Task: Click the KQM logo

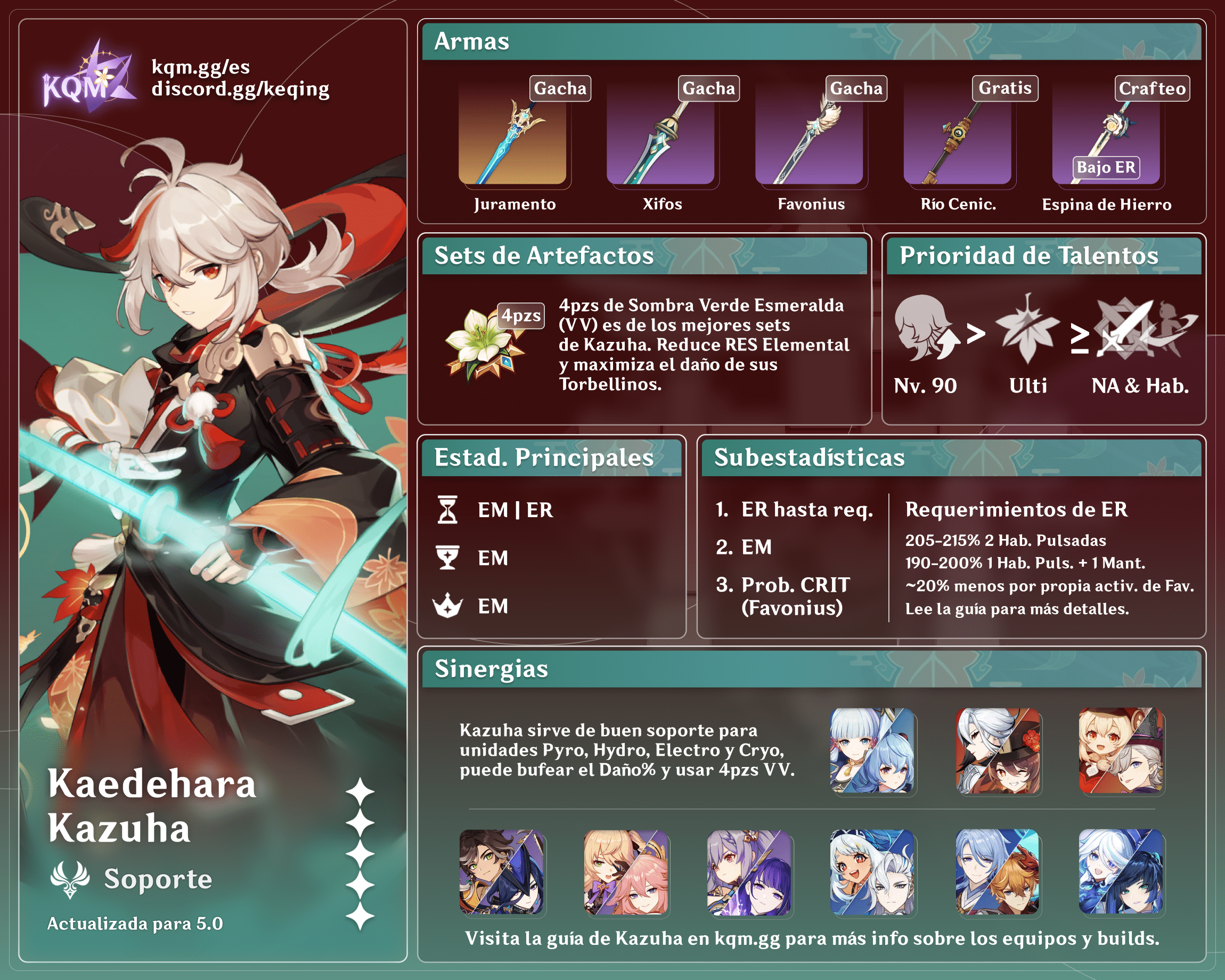Action: click(88, 78)
